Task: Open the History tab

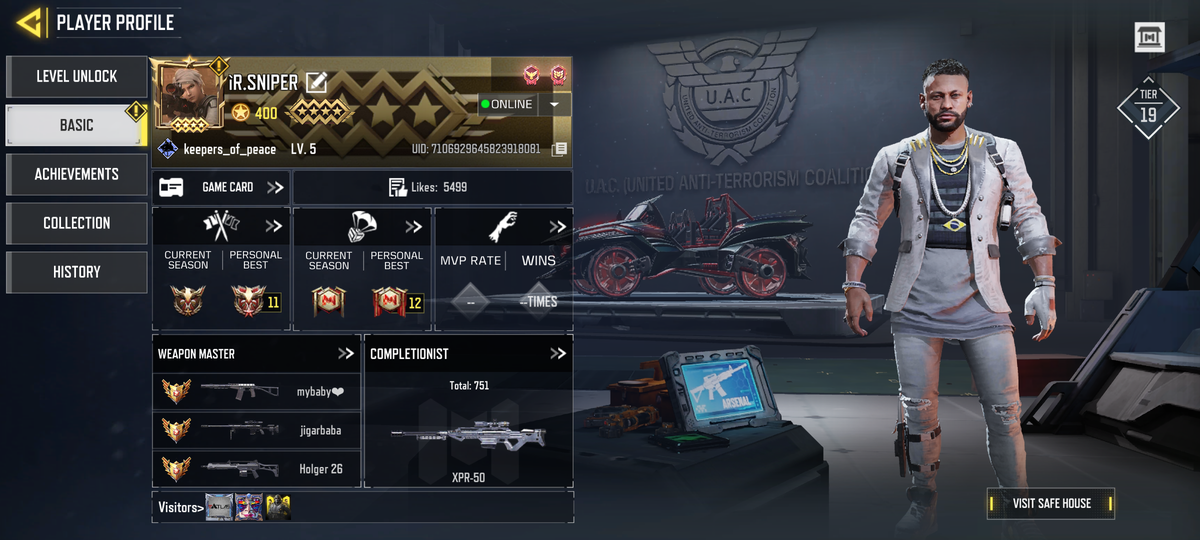Action: pos(76,272)
